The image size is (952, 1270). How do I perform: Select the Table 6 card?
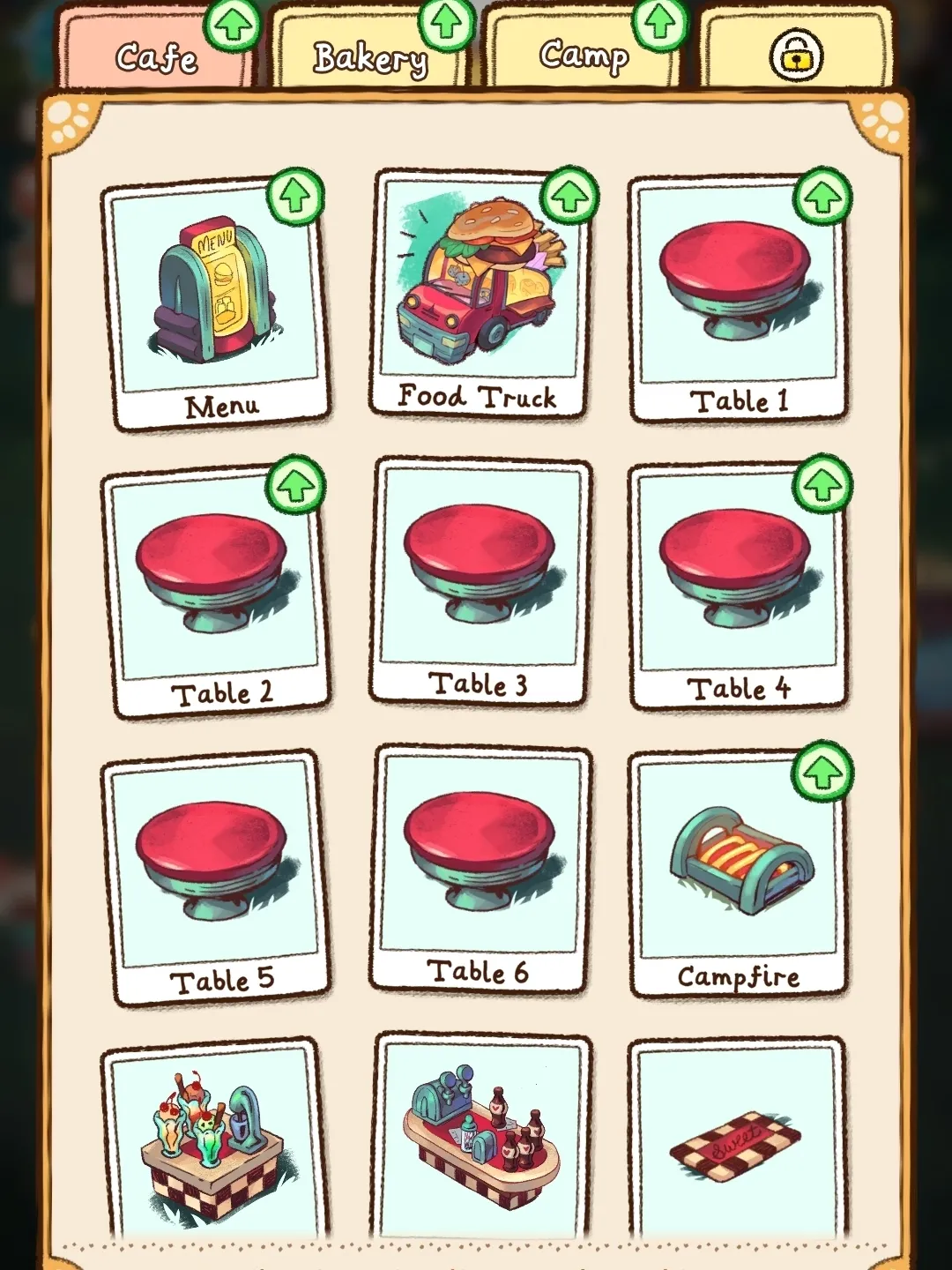480,869
